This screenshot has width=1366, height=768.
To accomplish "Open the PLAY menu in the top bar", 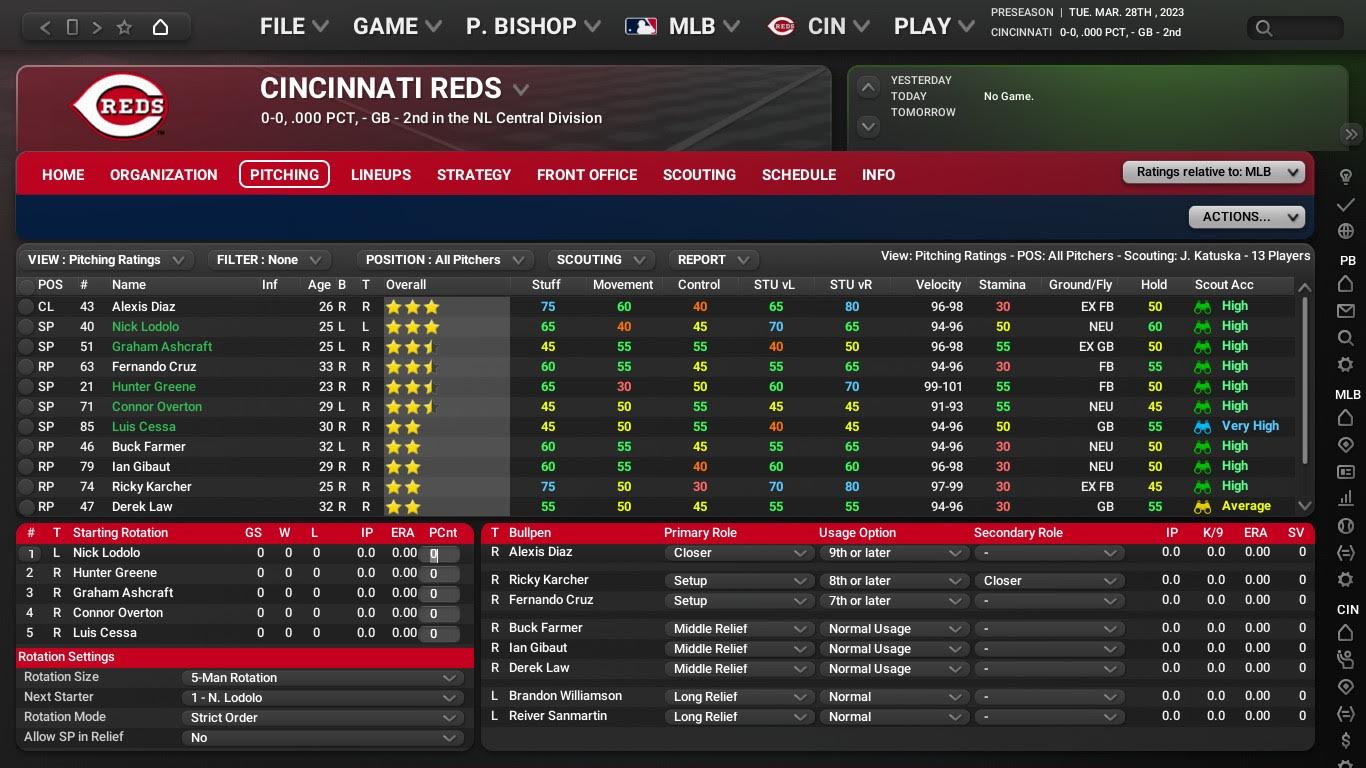I will click(930, 26).
